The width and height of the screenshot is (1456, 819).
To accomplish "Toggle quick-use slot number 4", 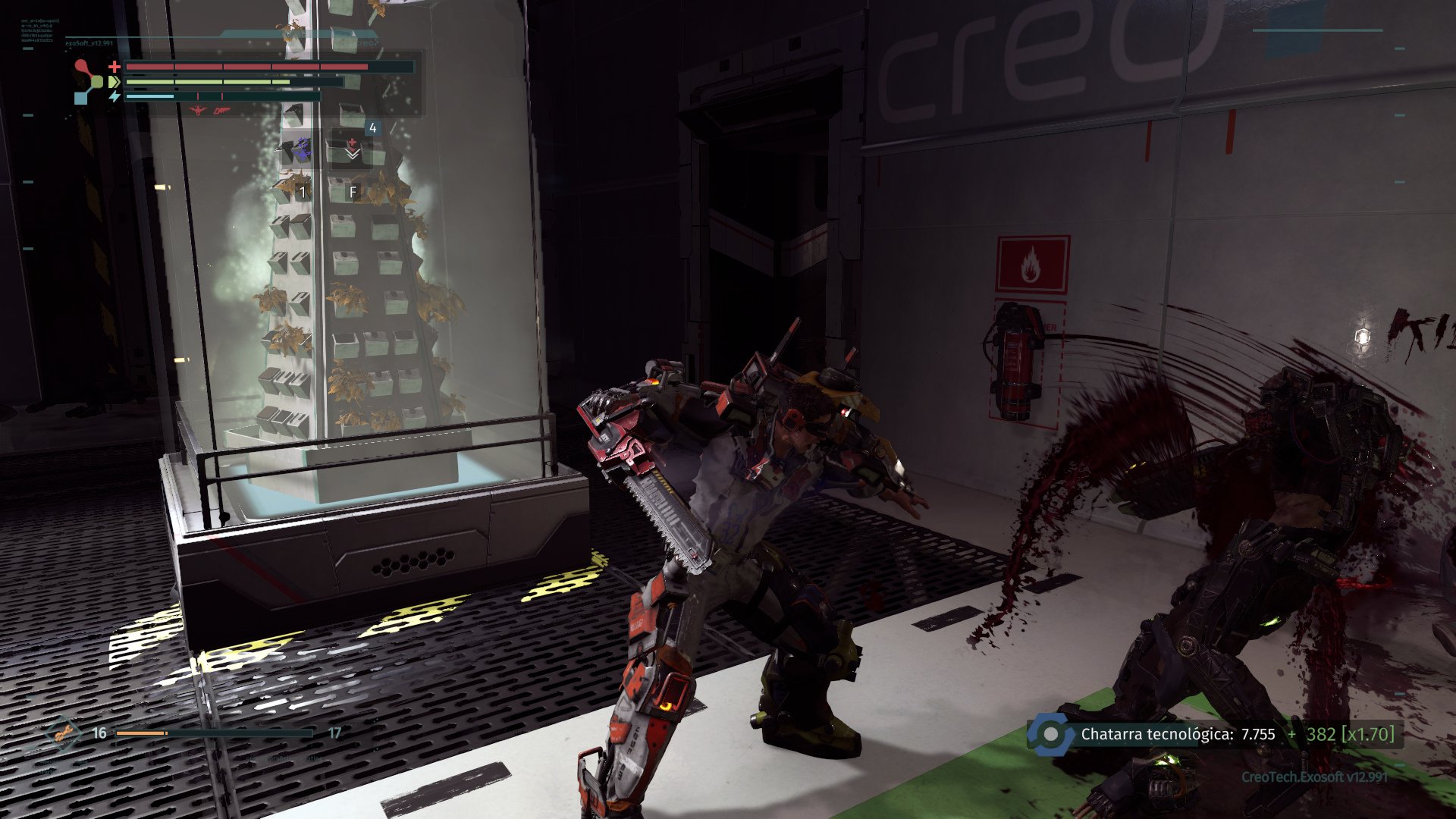I will coord(372,127).
